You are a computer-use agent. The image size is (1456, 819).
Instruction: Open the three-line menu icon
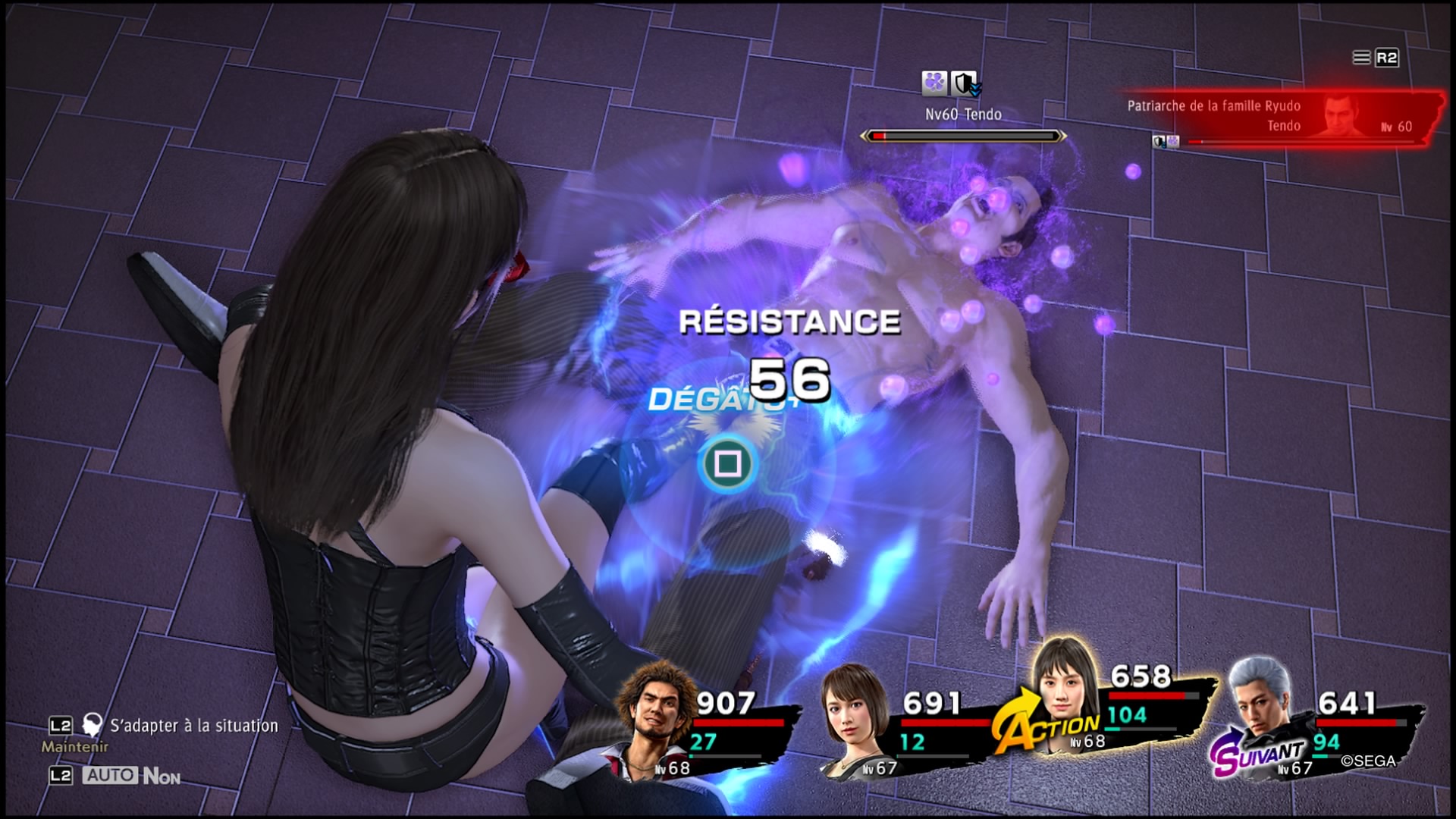coord(1362,58)
